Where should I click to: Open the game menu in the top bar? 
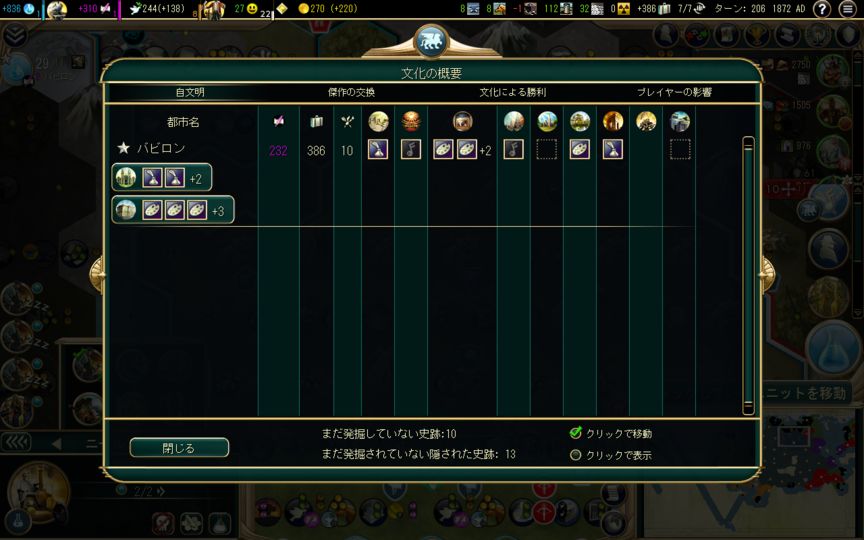pos(848,9)
